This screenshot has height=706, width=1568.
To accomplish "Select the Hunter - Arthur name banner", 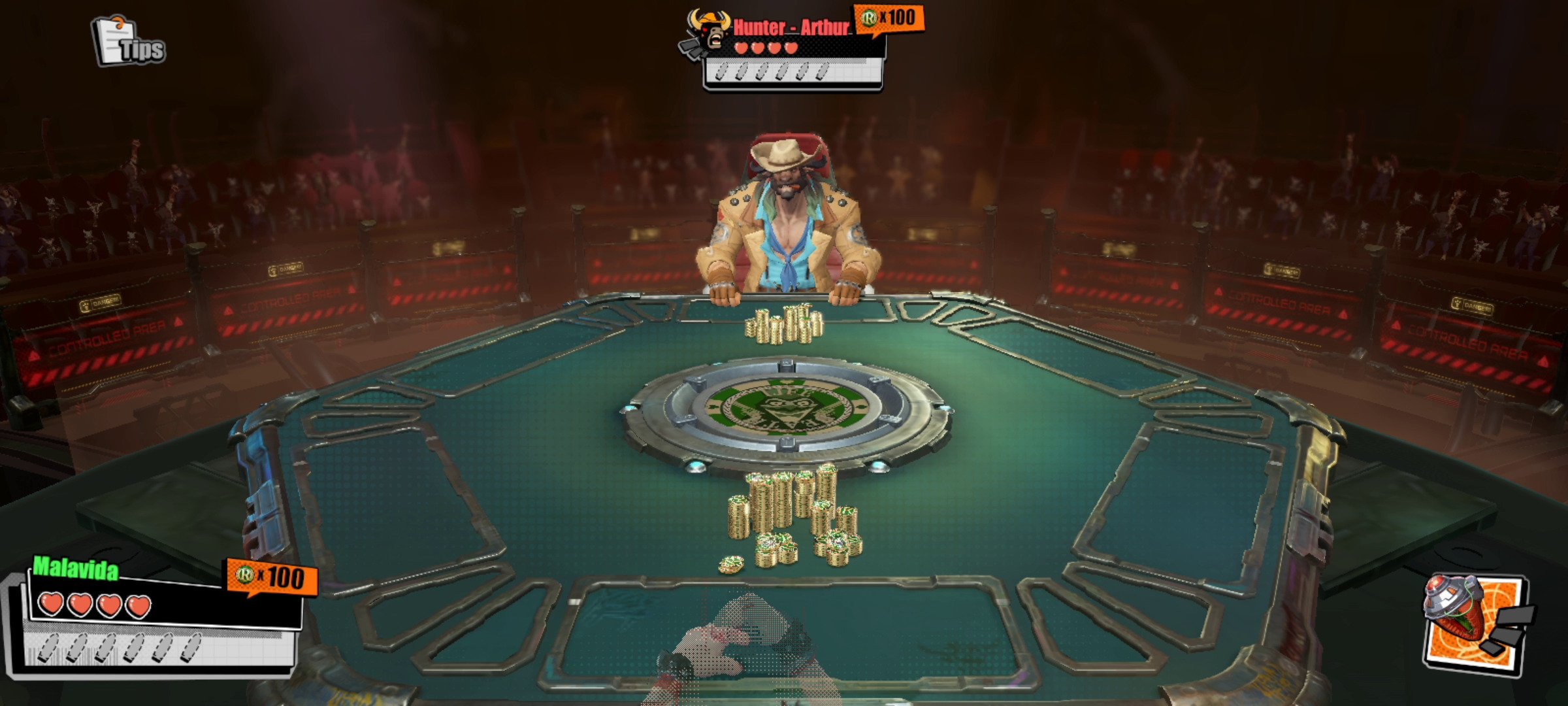I will [791, 27].
